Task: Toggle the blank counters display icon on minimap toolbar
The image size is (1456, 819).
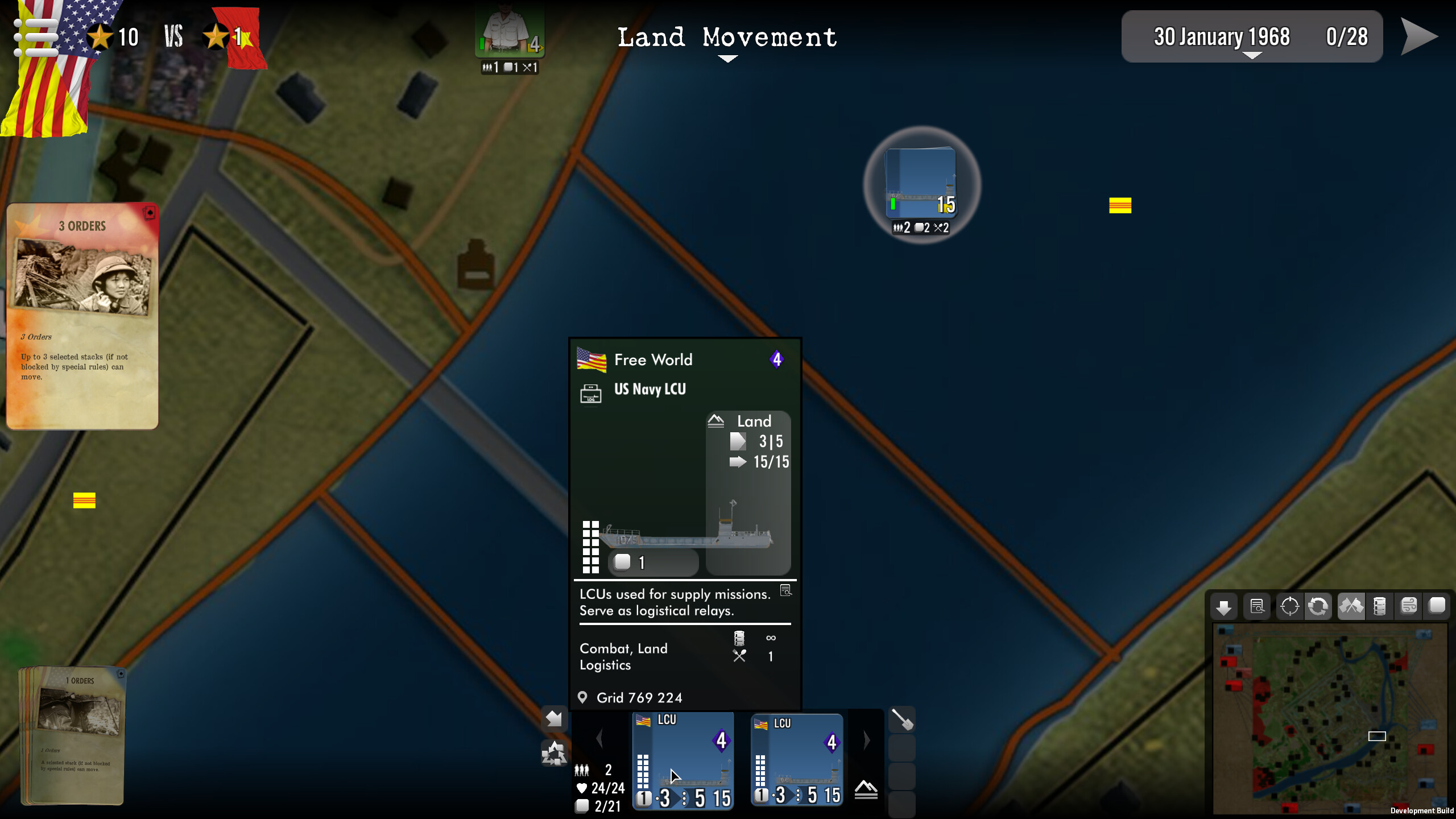Action: point(1438,606)
